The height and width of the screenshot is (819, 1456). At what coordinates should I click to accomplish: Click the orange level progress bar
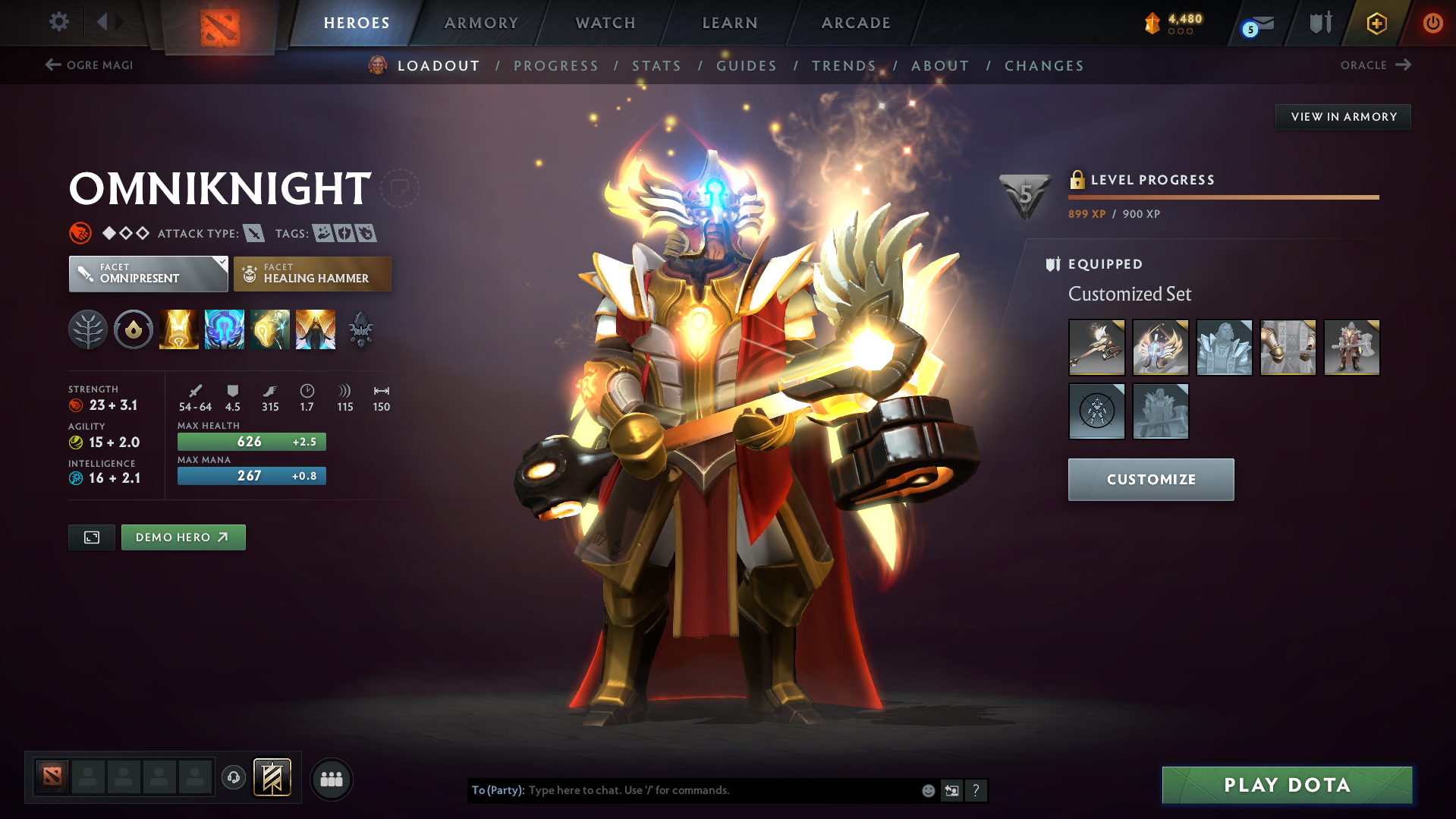(x=1222, y=196)
